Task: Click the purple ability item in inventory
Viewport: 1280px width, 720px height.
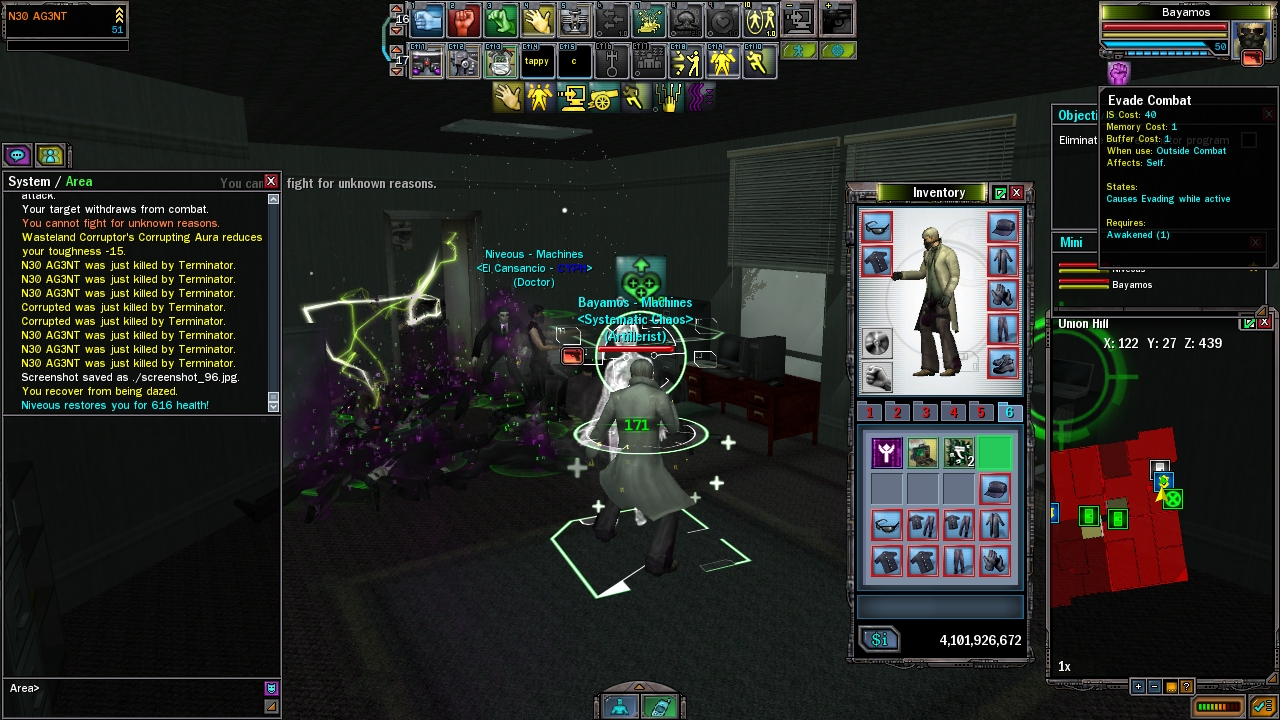Action: pyautogui.click(x=886, y=454)
